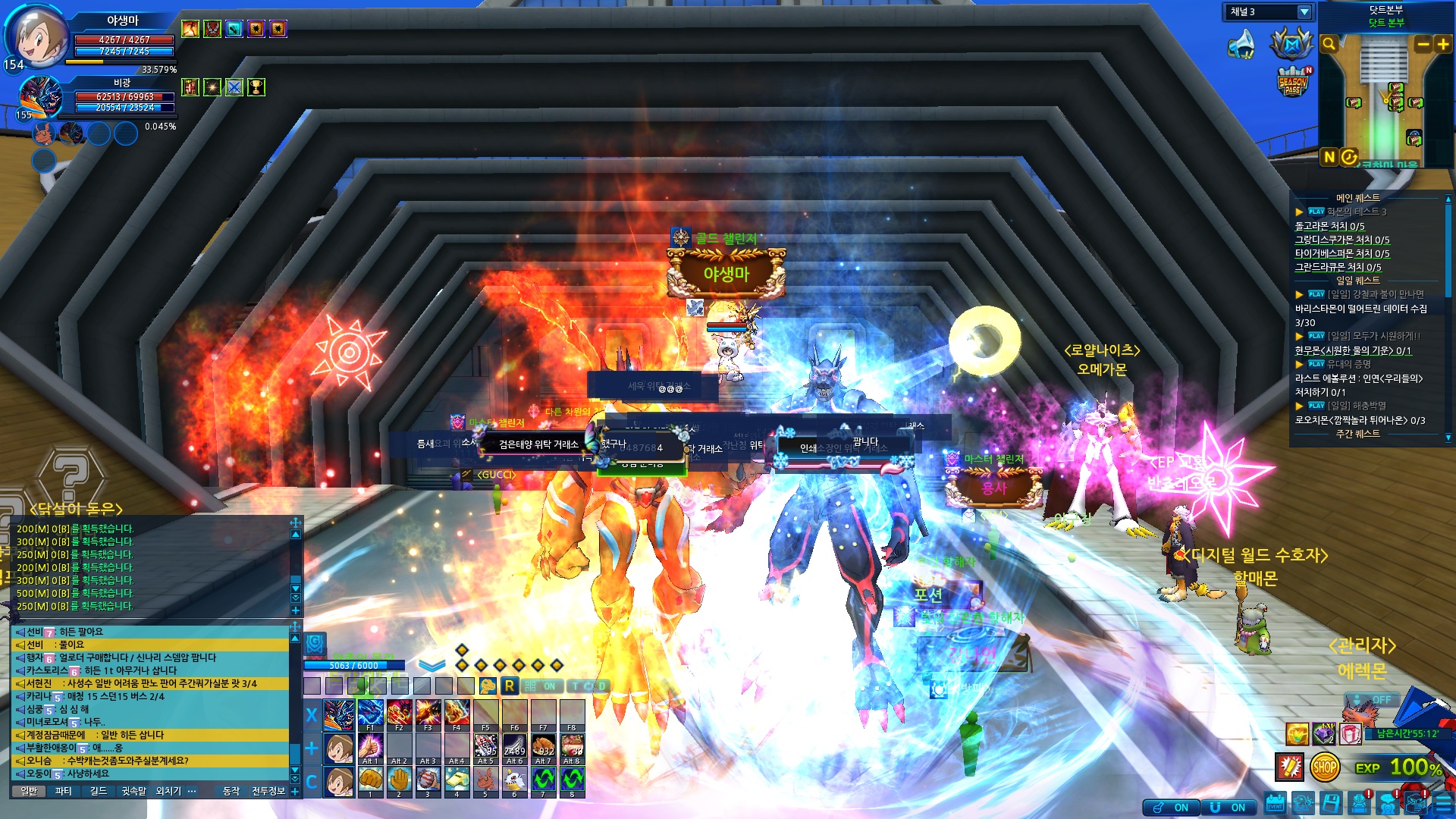This screenshot has width=1456, height=819.
Task: Click the megaphone announcement icon
Action: tap(1241, 45)
